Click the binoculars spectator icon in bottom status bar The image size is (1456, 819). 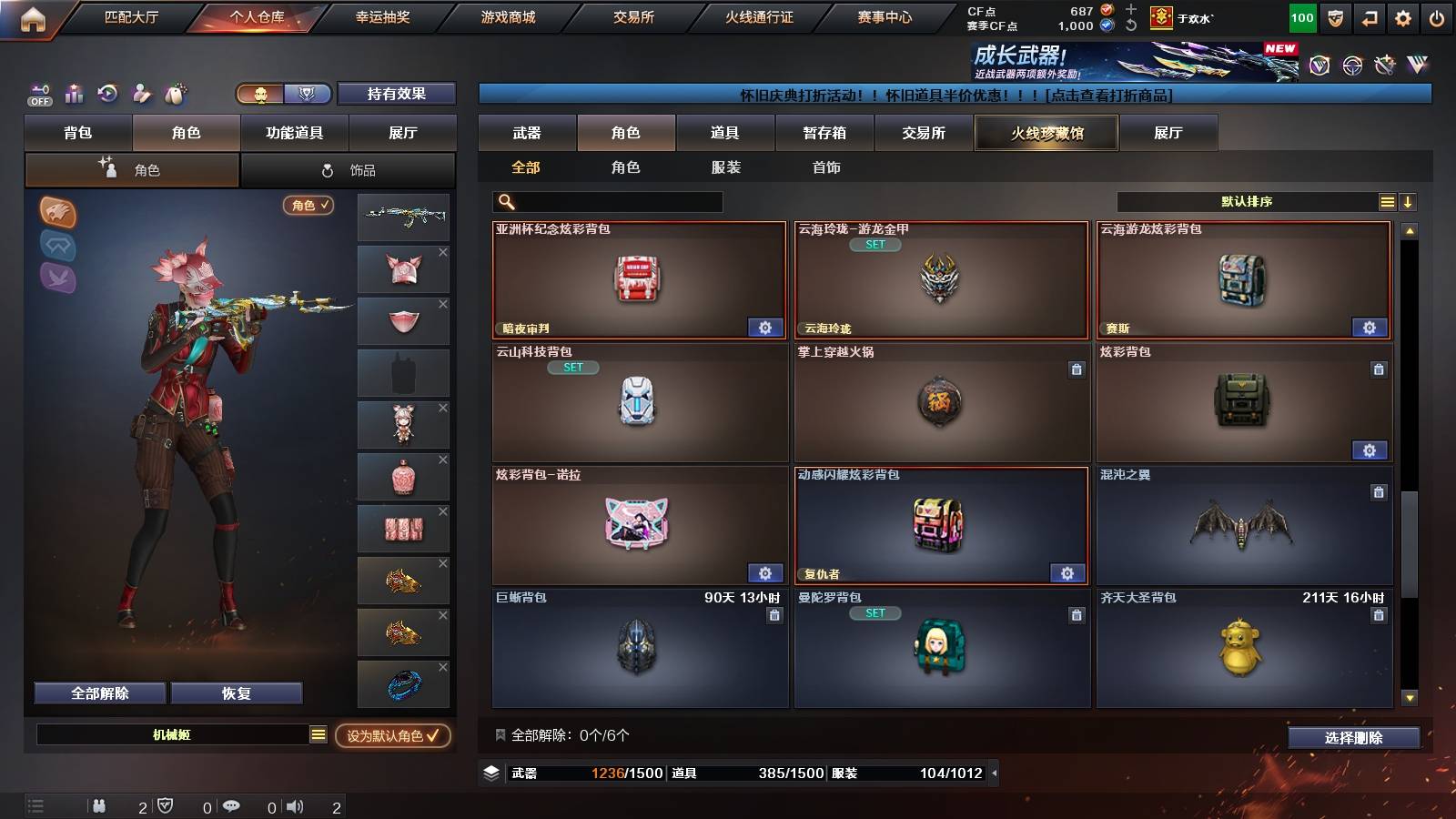coord(100,806)
